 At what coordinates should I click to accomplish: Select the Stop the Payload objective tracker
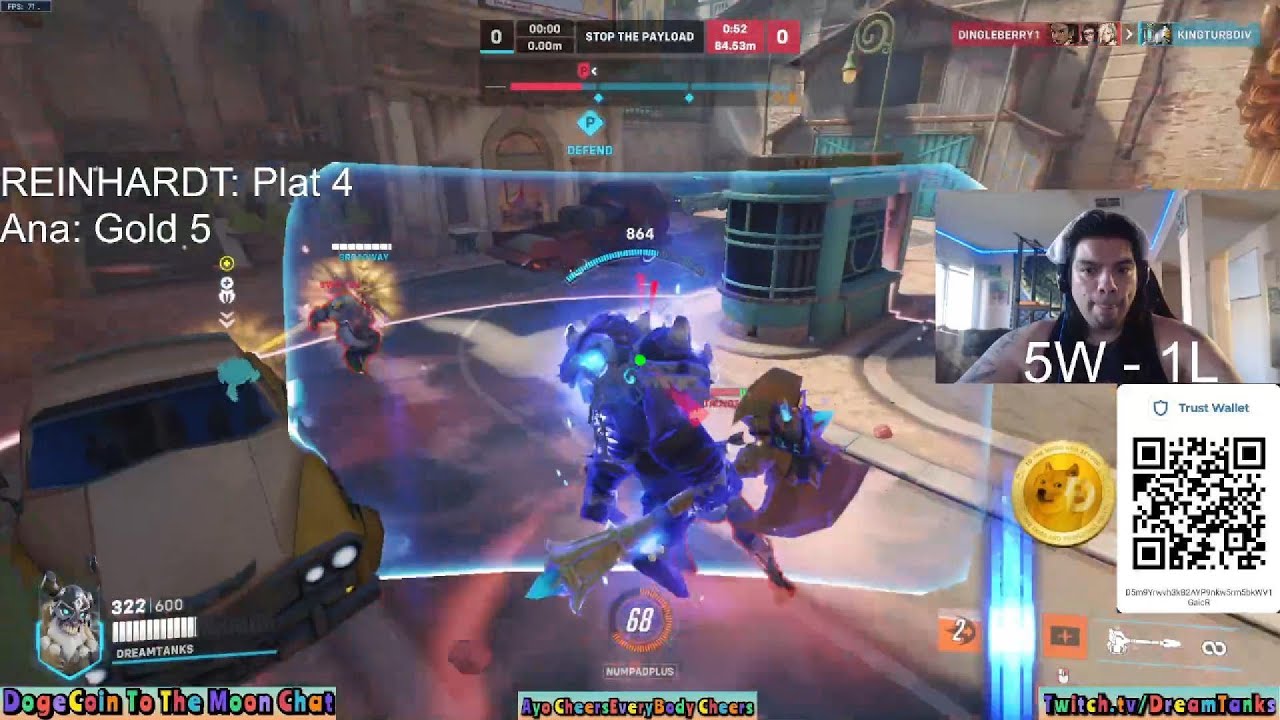point(639,37)
